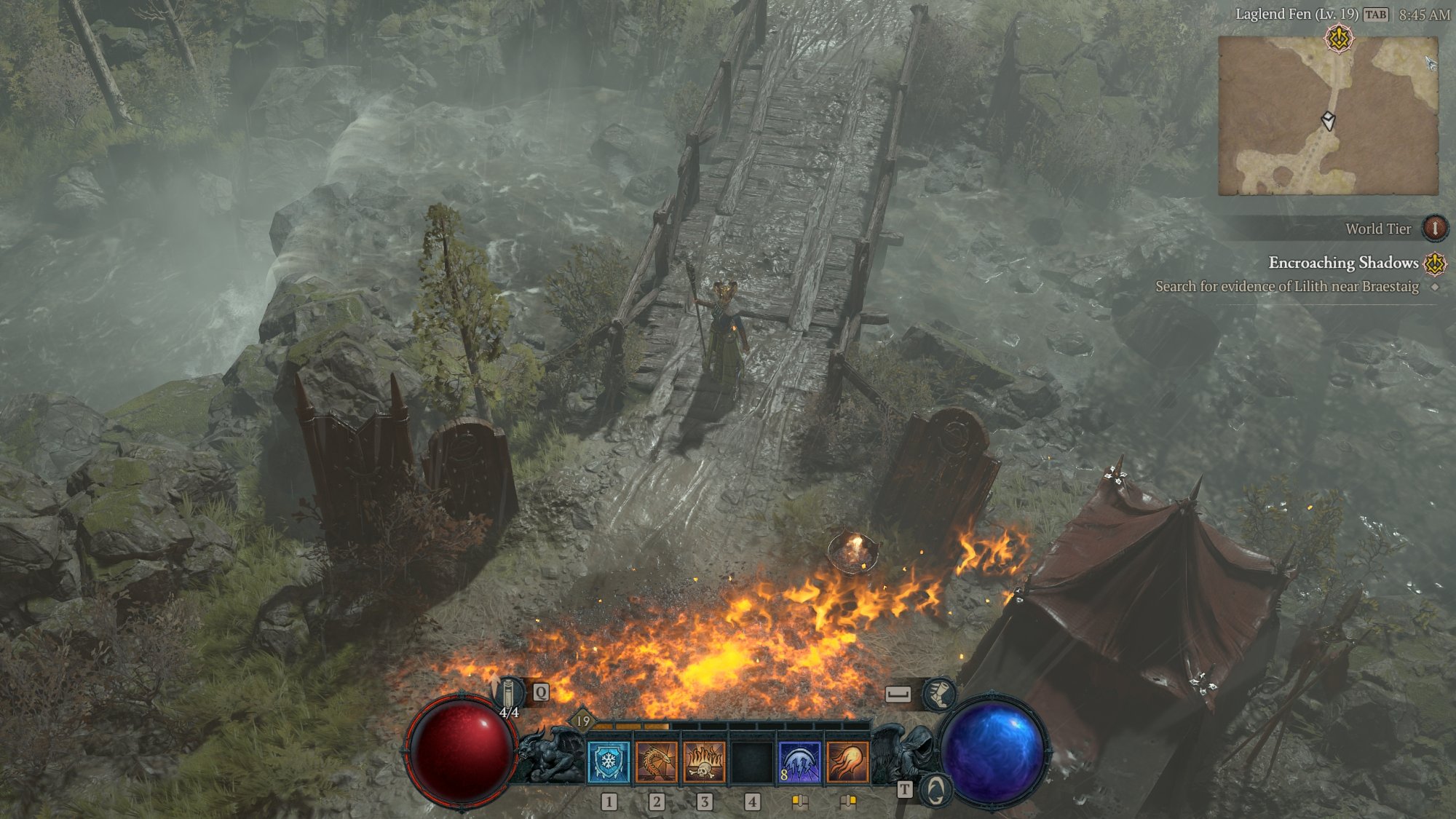Open the town portal swirl icon
1456x819 pixels.
click(935, 790)
